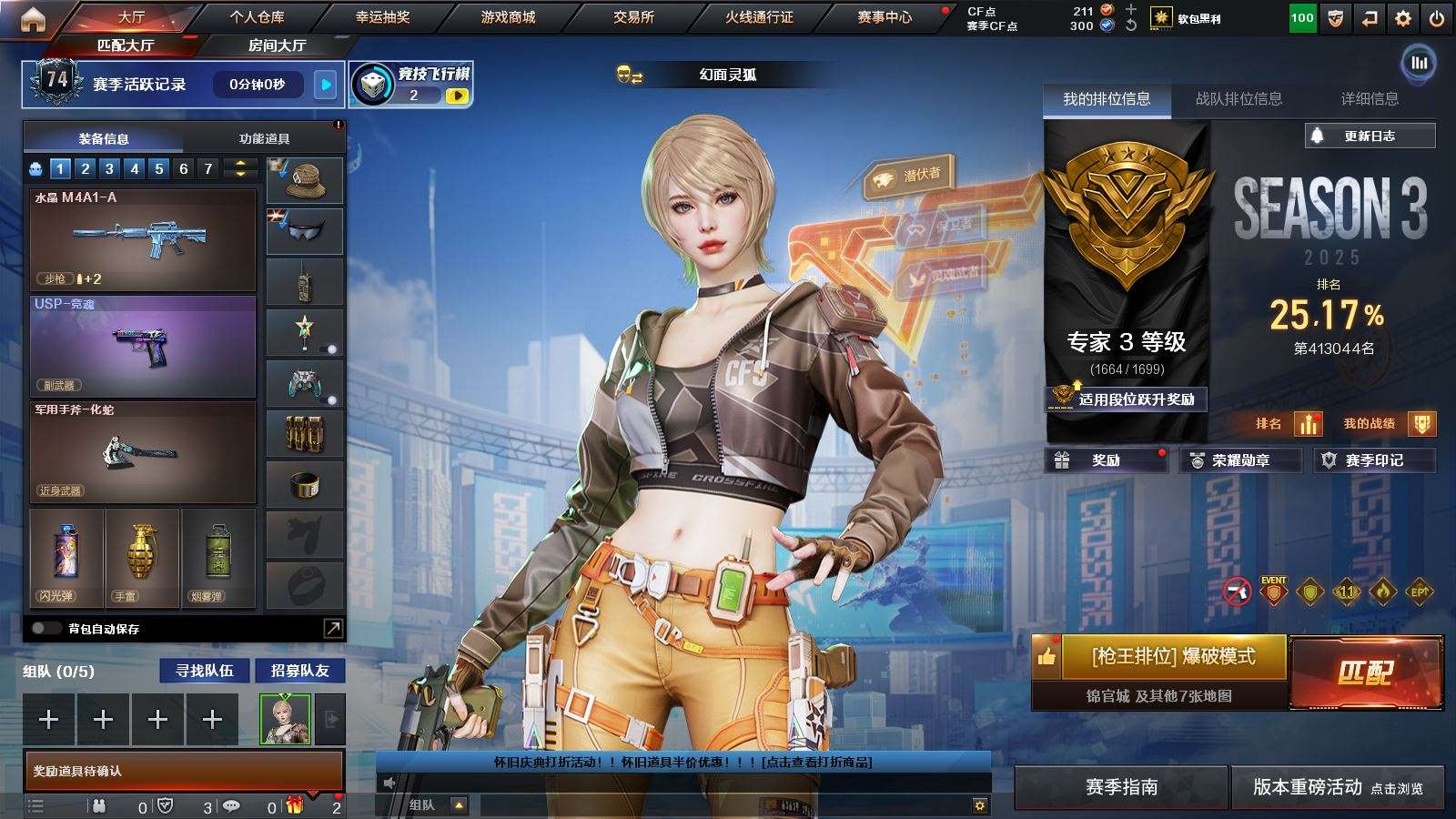Open the 个人仓库 menu

(257, 16)
